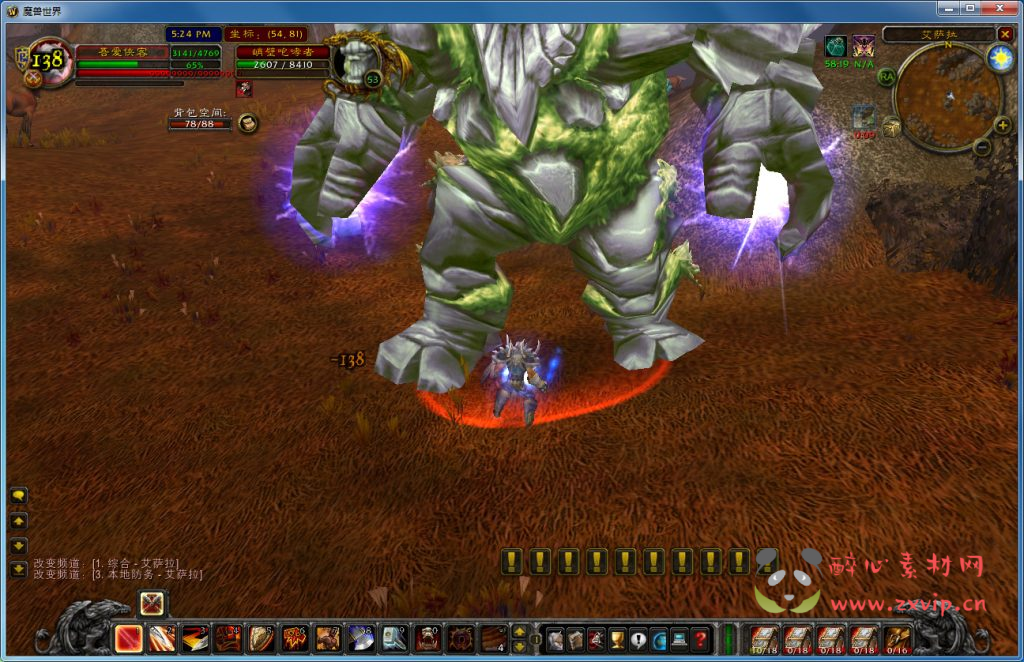The width and height of the screenshot is (1024, 662).
Task: Select the target's stone giant portrait
Action: click(357, 61)
